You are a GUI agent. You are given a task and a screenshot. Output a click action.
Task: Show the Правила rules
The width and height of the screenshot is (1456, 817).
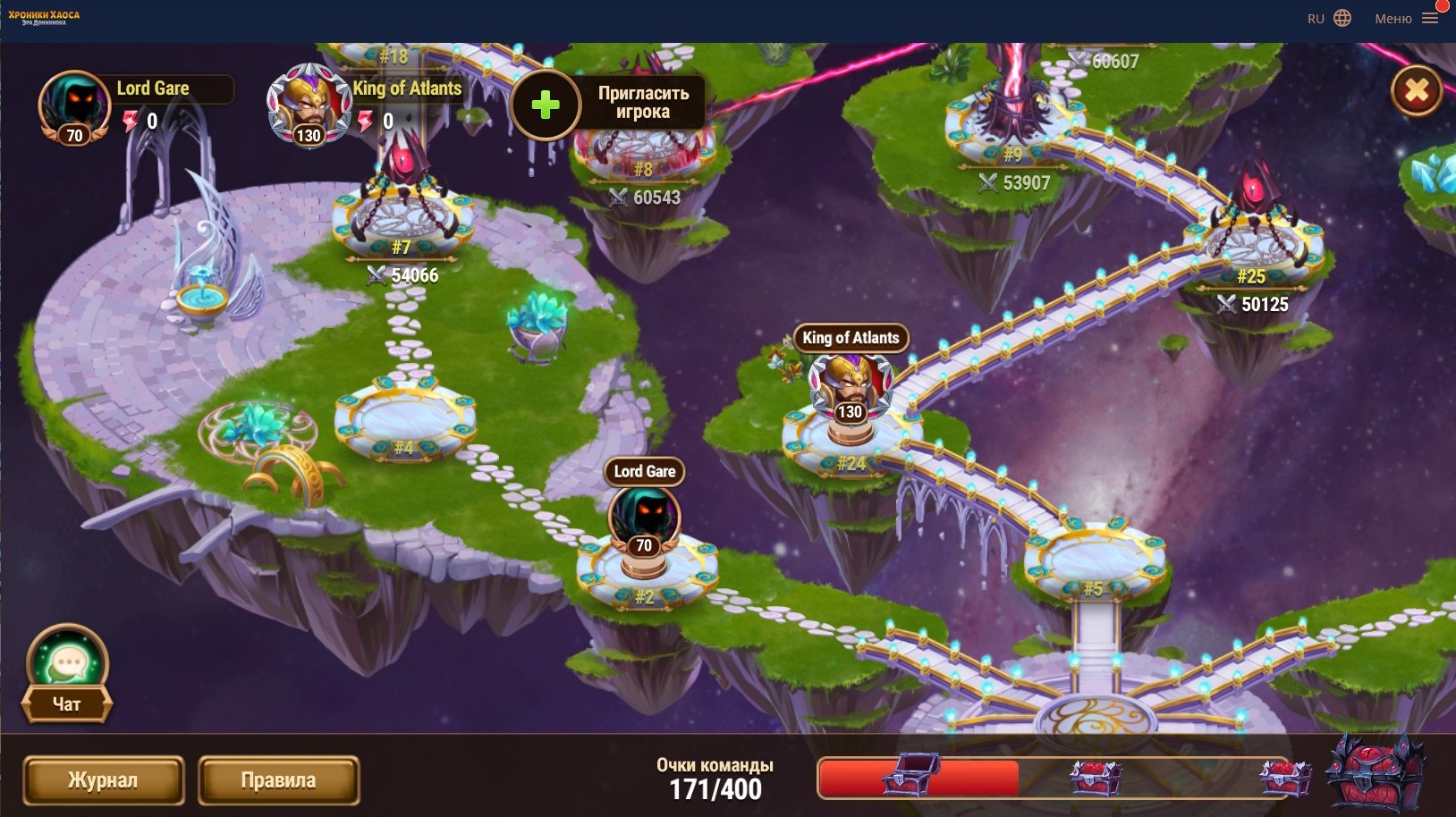[278, 780]
